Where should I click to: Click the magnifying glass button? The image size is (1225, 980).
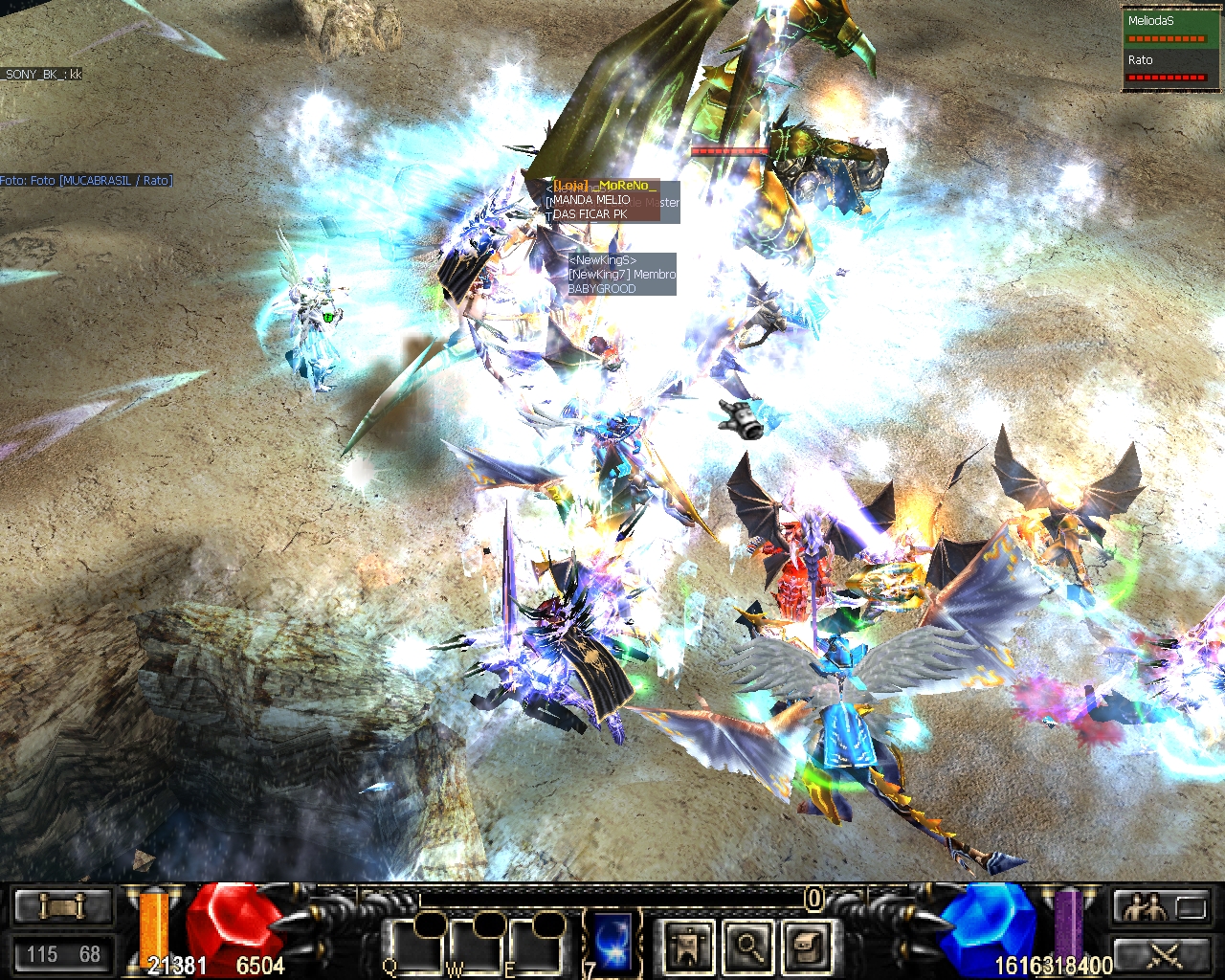tap(747, 947)
